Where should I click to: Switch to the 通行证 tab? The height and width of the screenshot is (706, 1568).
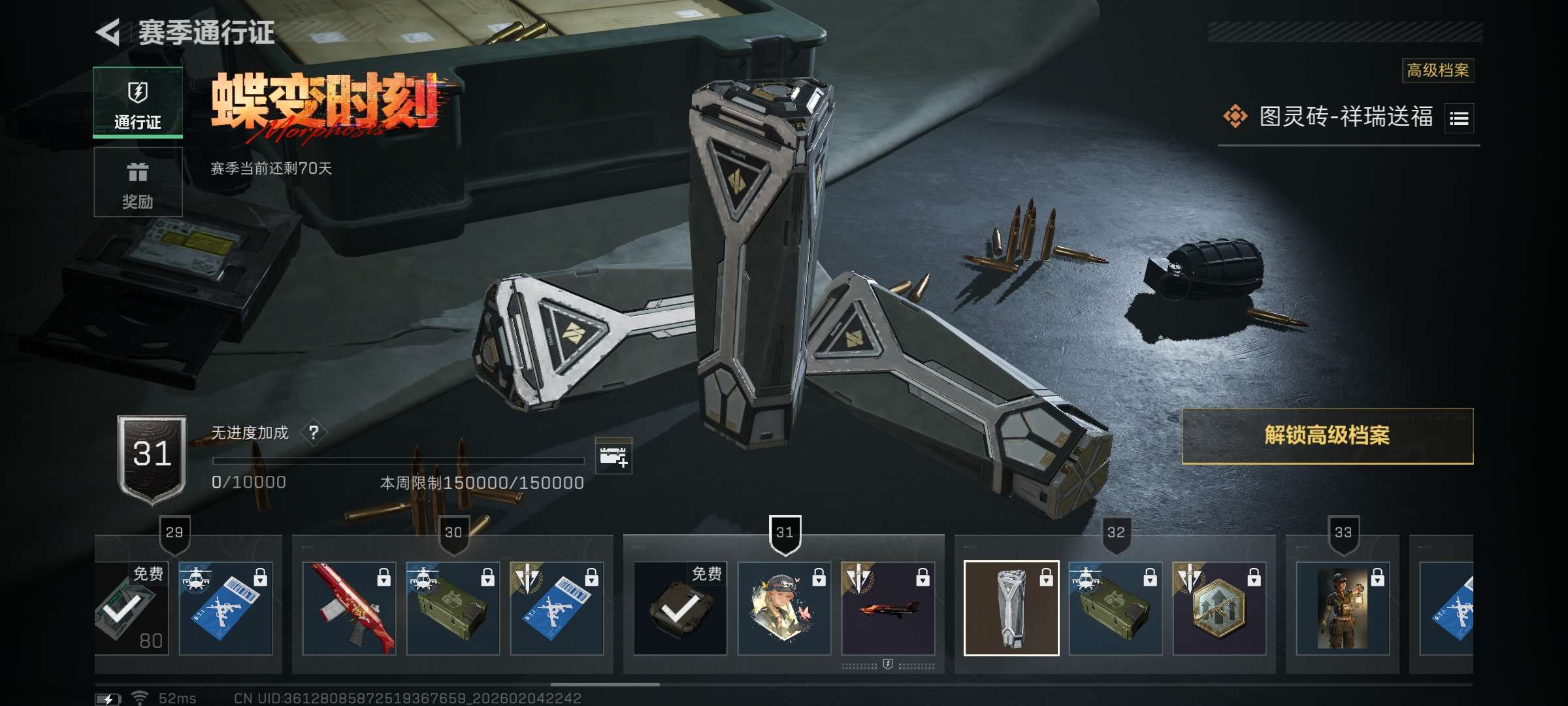pos(138,103)
